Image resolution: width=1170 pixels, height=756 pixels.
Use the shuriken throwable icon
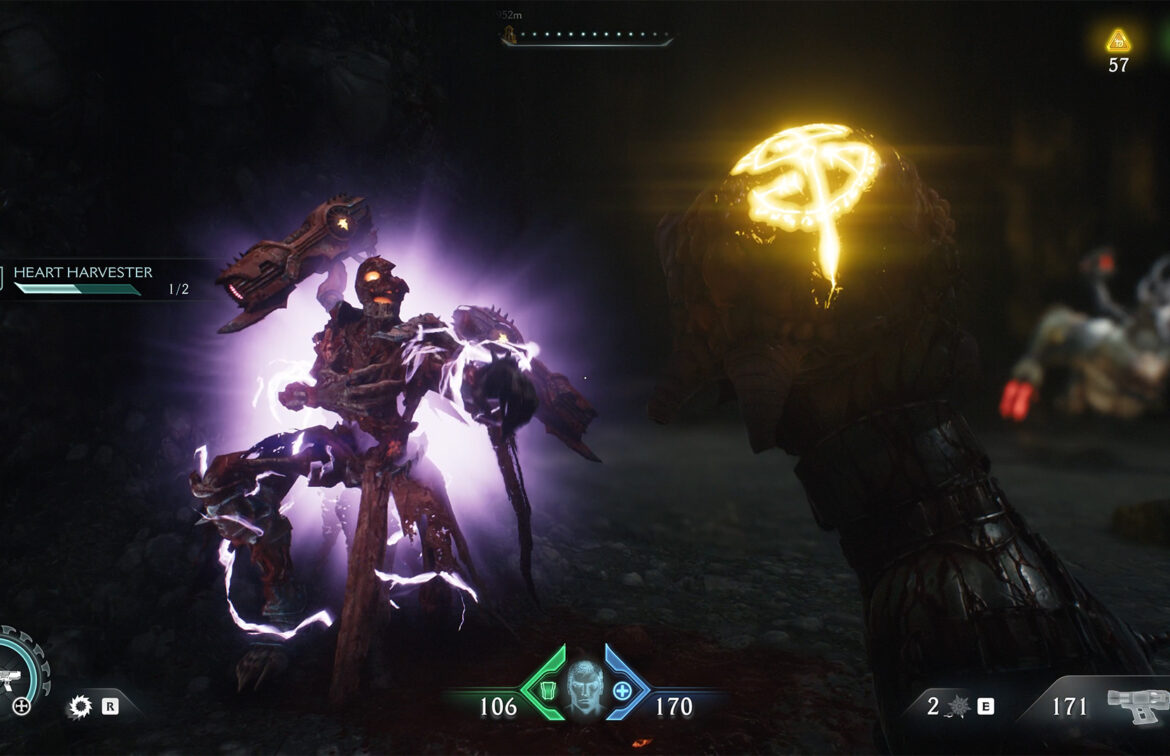pos(958,707)
